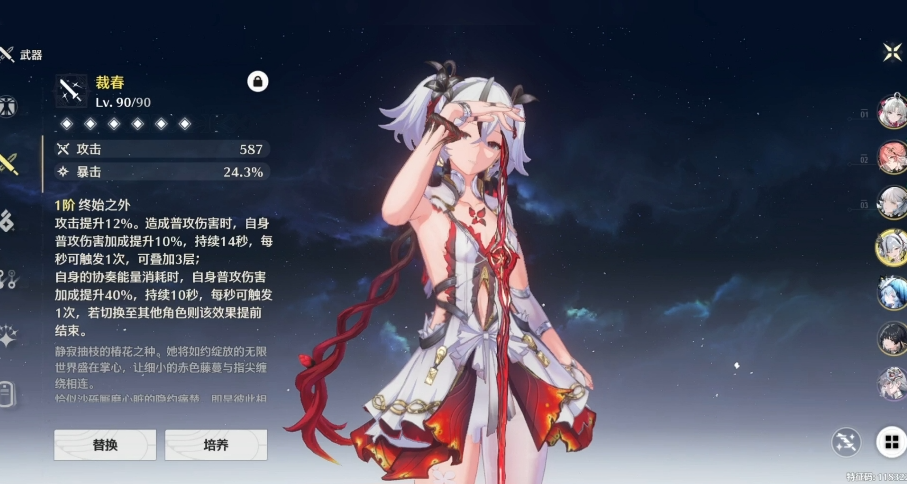Select the dark-haired character portrait
Image resolution: width=907 pixels, height=484 pixels.
pos(891,338)
